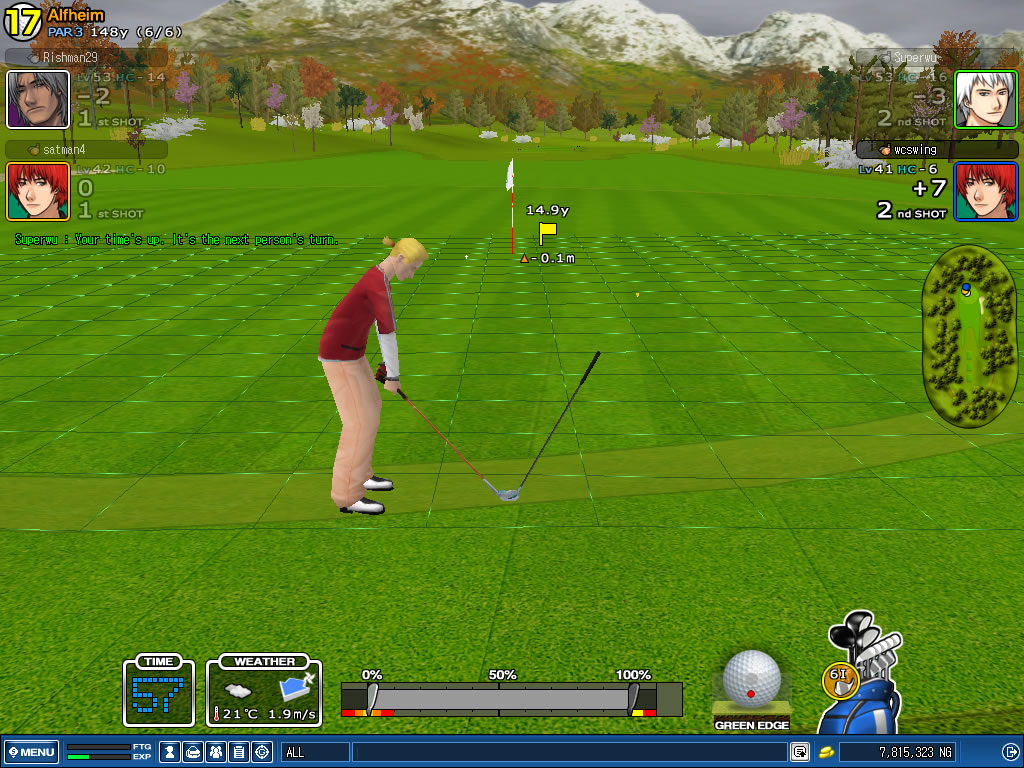The height and width of the screenshot is (768, 1024).
Task: Set impact point on the golf ball
Action: click(751, 678)
